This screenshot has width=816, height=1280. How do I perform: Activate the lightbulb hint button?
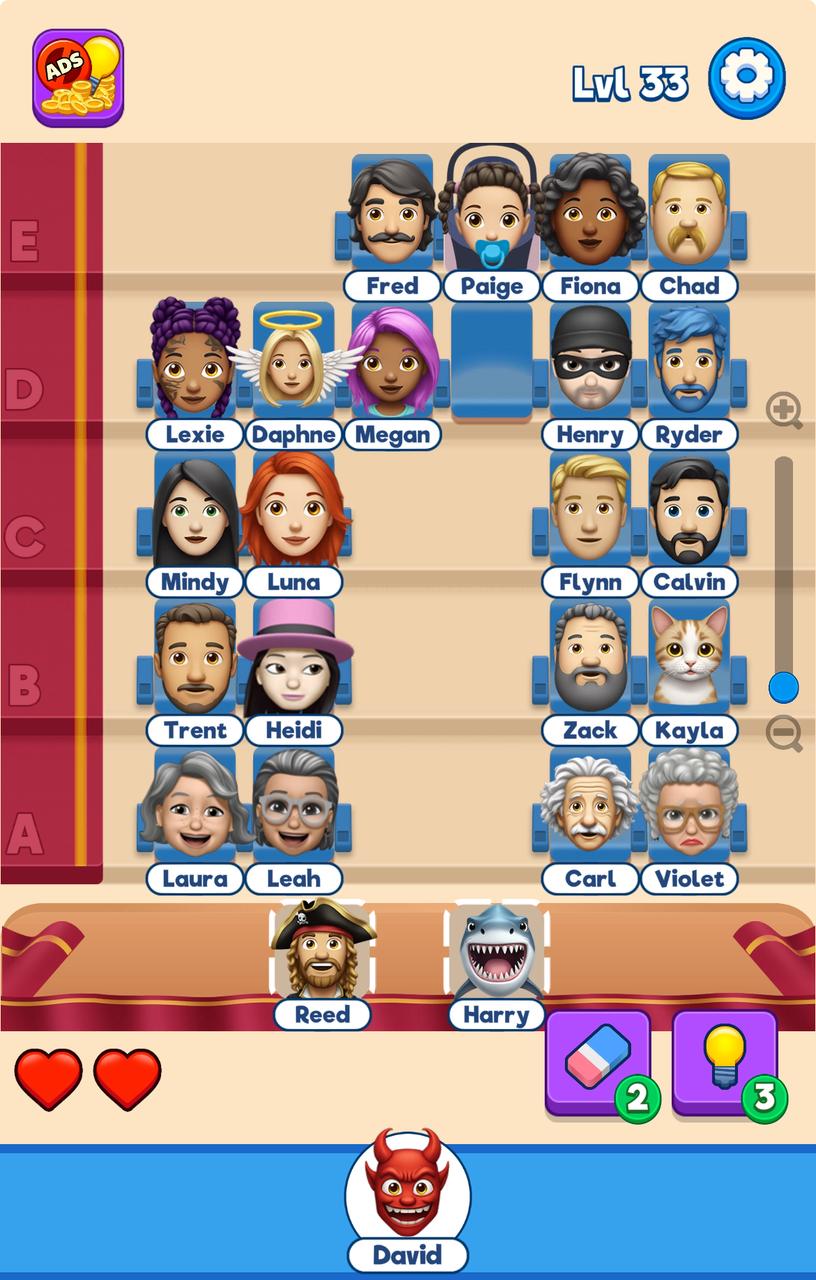point(725,1062)
